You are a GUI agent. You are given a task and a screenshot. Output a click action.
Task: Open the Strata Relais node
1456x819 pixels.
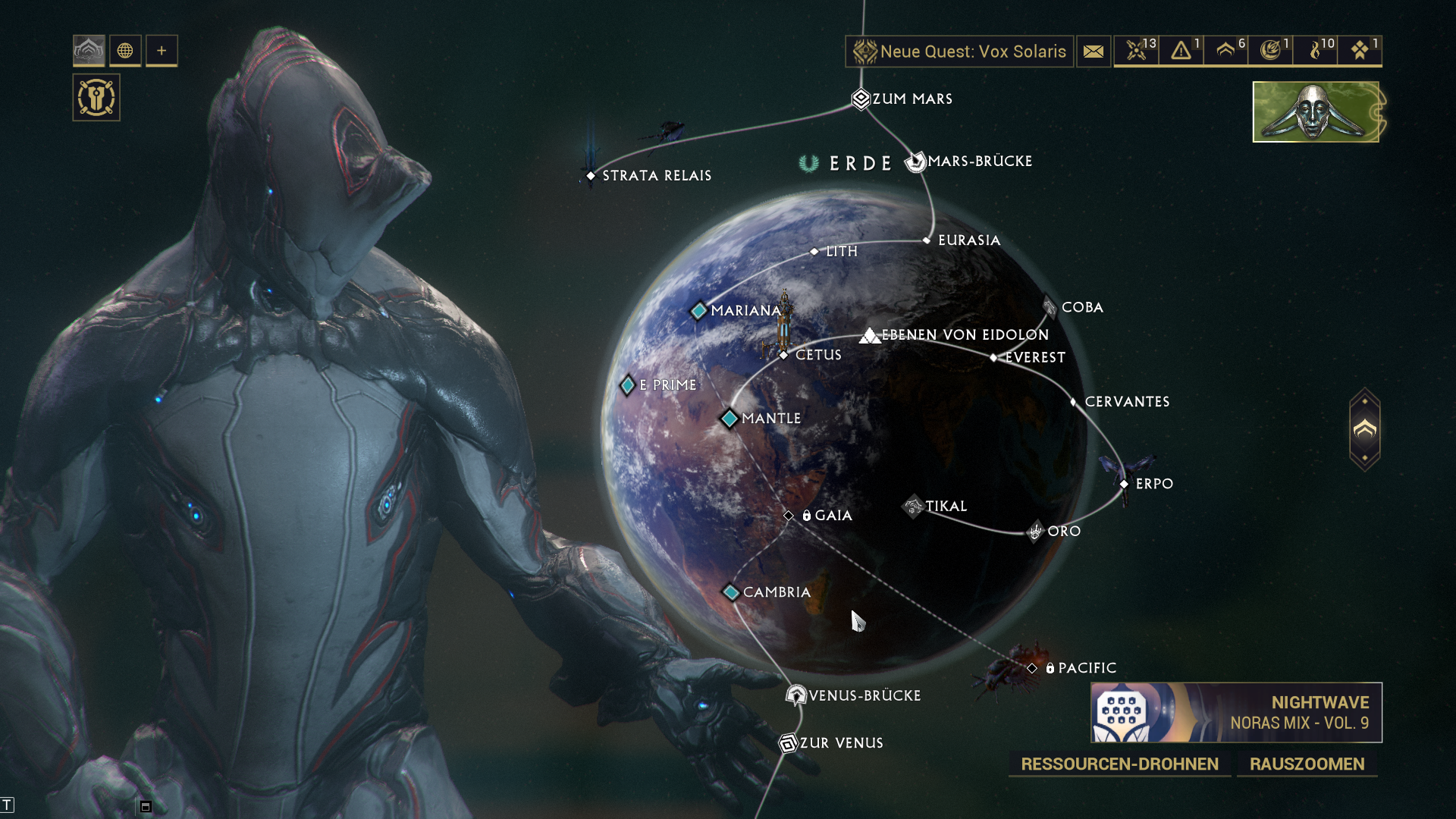591,176
